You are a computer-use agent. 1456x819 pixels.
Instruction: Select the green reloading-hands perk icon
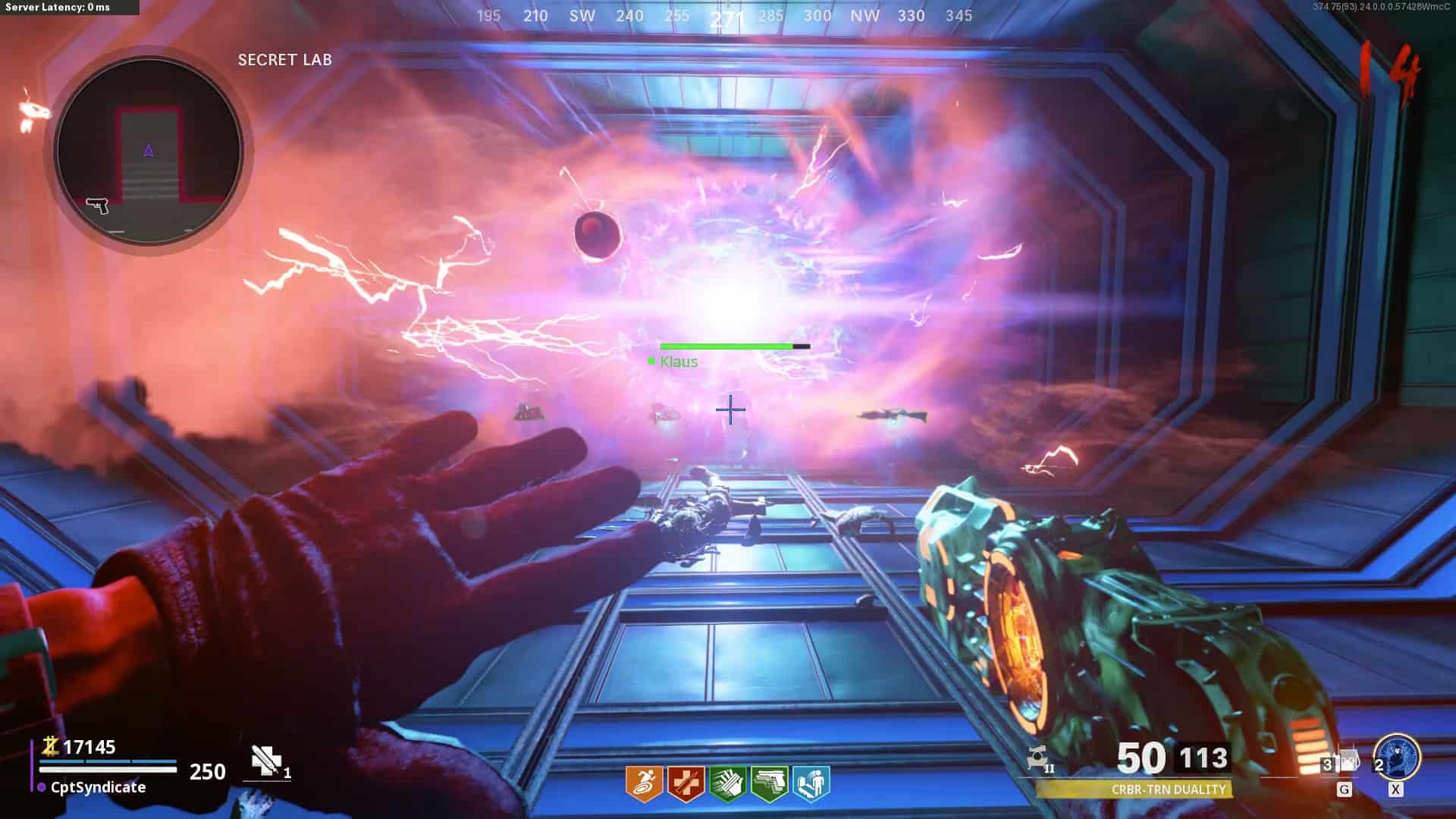coord(727,783)
